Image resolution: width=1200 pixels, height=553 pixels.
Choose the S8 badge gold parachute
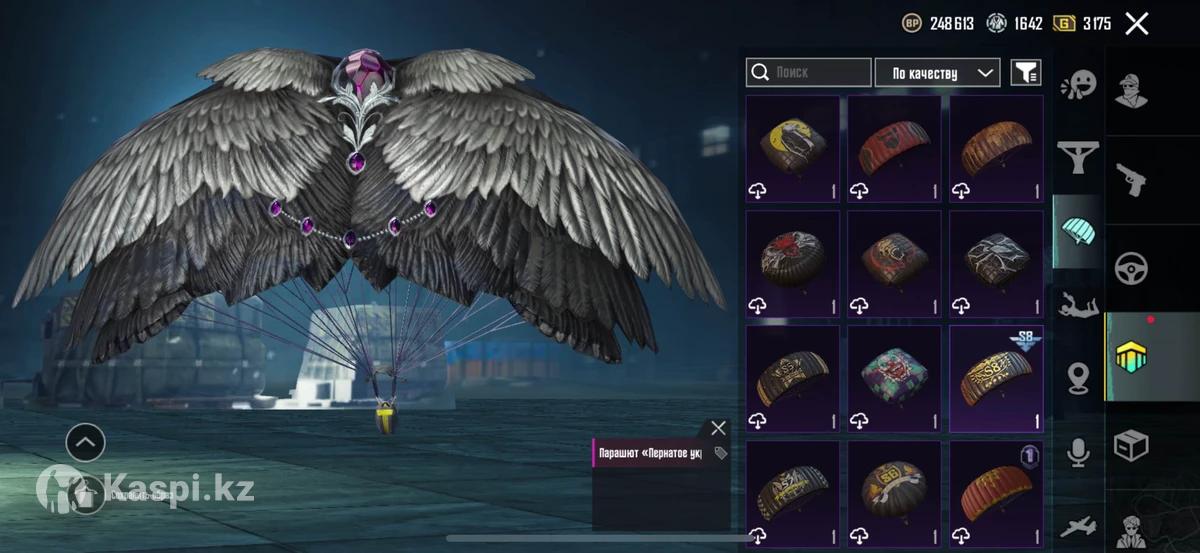(x=996, y=379)
